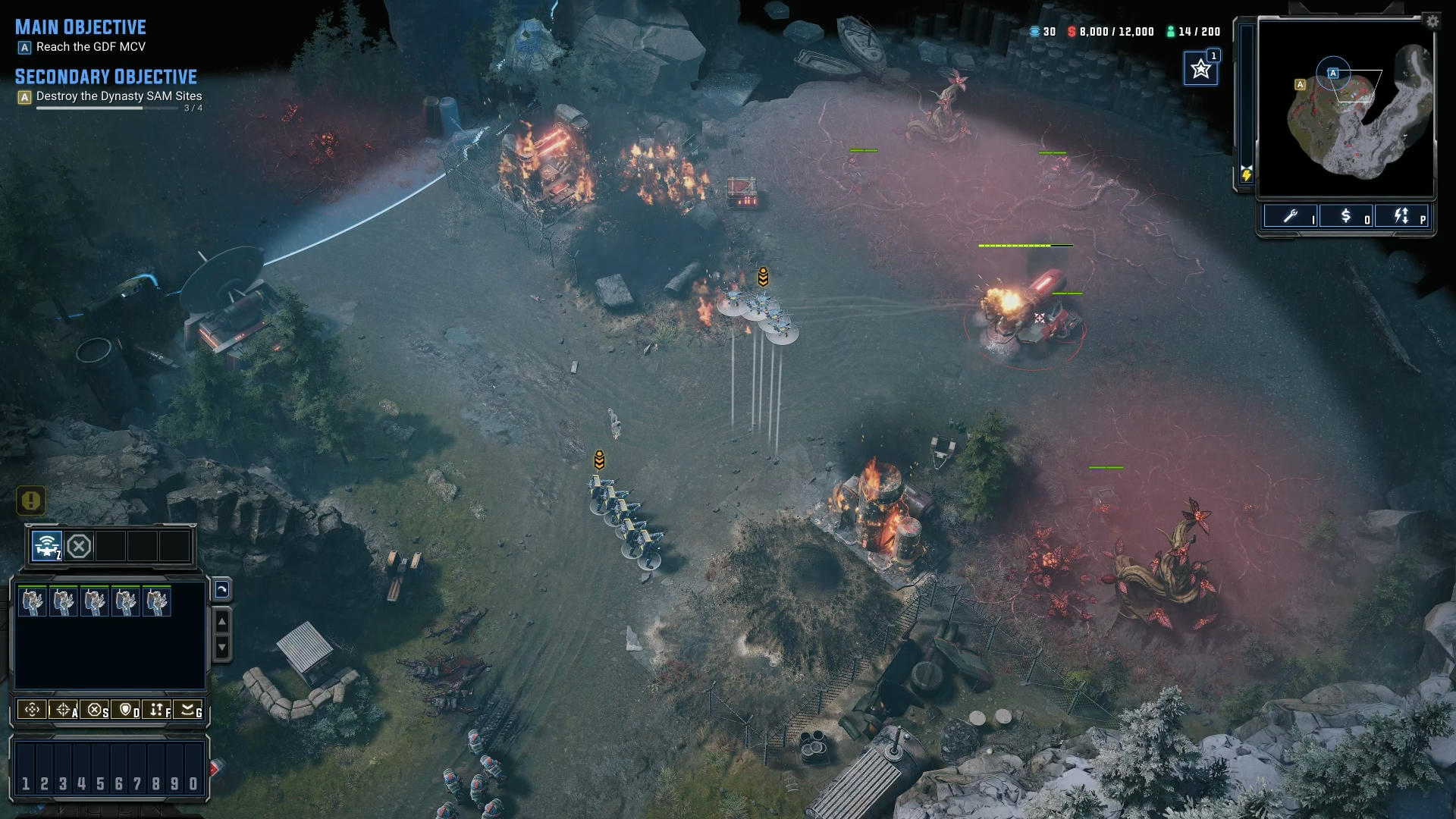Toggle Attack-Move stance marked A

[62, 711]
